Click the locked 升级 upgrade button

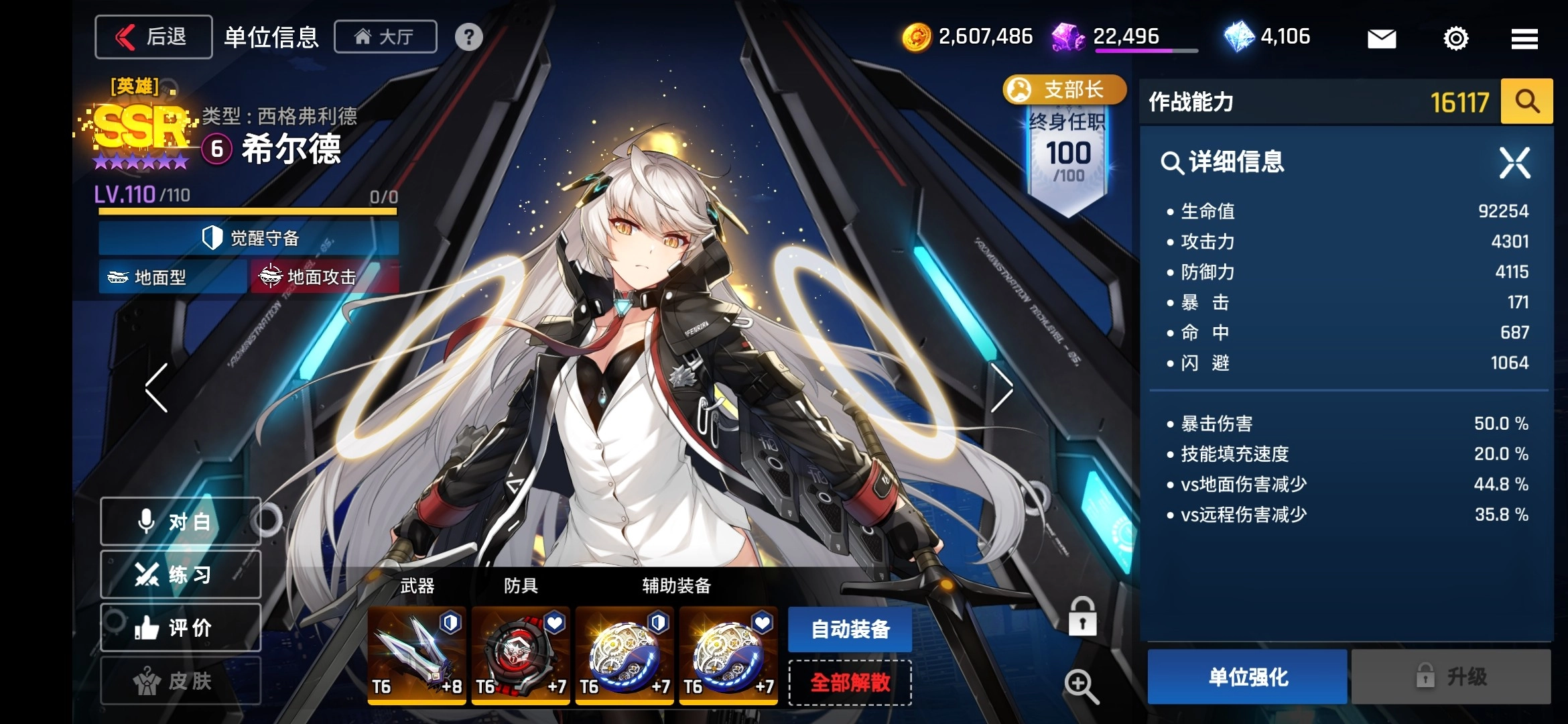pyautogui.click(x=1451, y=677)
